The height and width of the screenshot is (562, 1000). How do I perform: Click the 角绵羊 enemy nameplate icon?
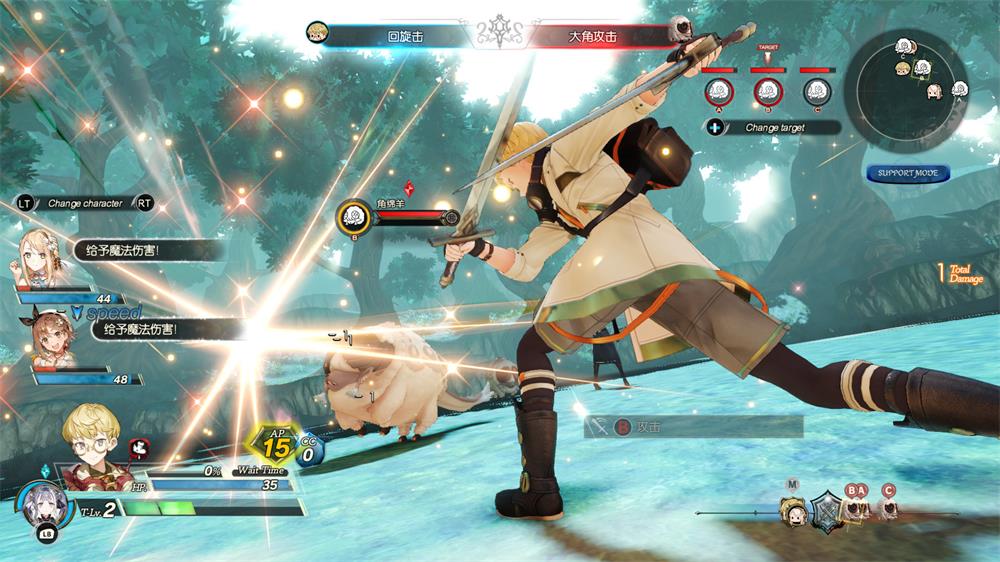[x=352, y=215]
